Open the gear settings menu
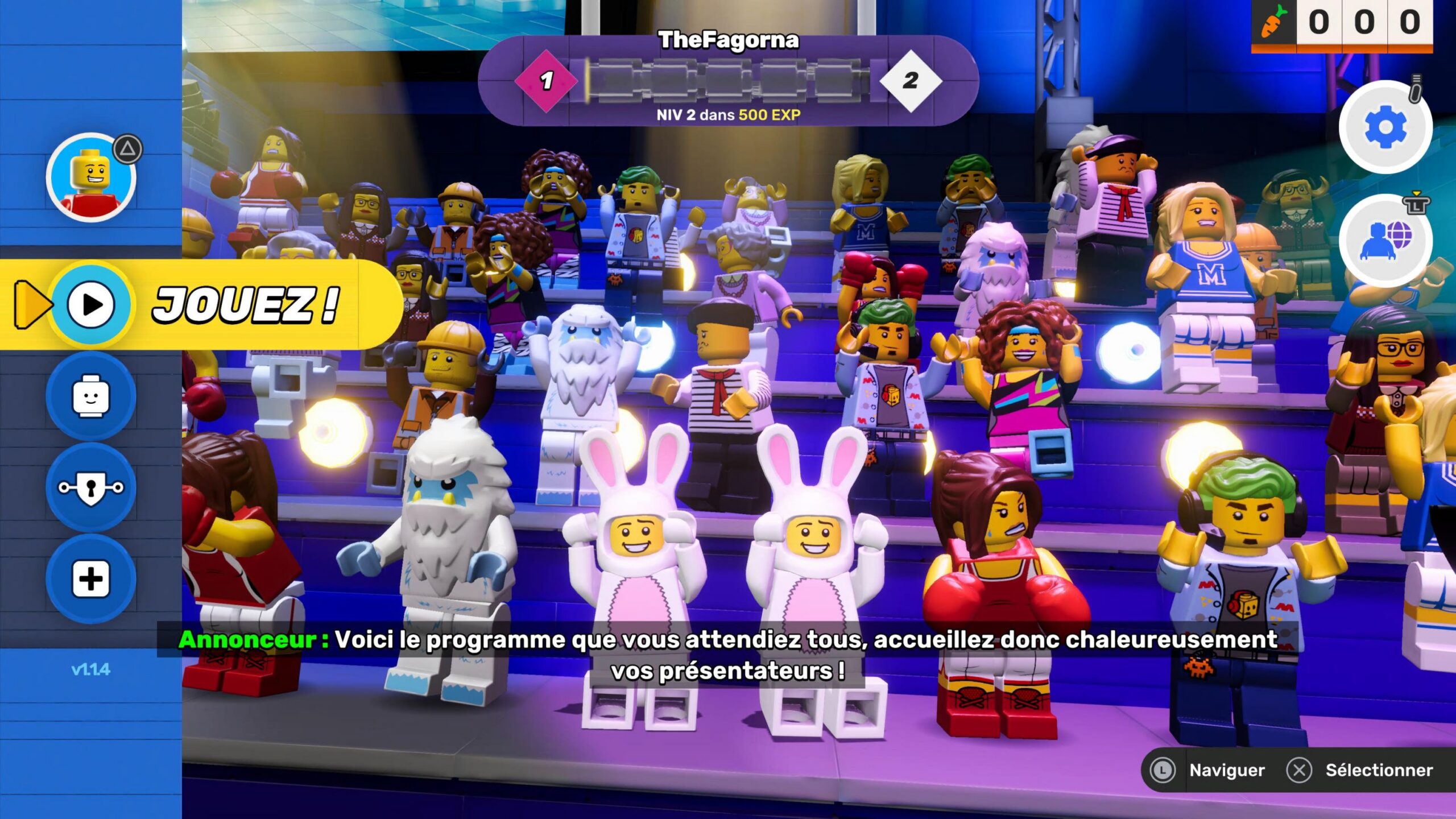Screen dimensions: 1456x819 1385,127
